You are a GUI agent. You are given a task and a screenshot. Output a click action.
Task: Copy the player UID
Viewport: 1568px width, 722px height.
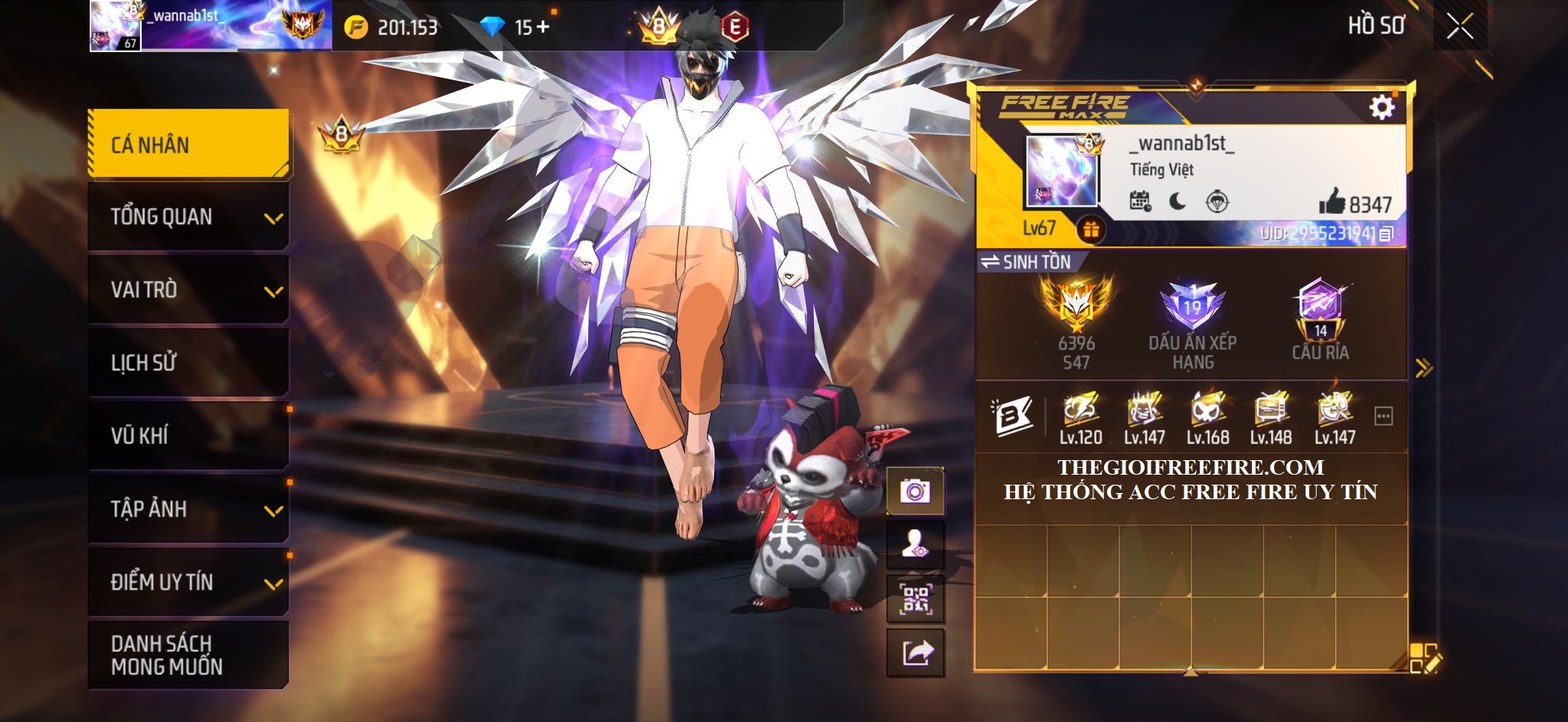click(1386, 234)
